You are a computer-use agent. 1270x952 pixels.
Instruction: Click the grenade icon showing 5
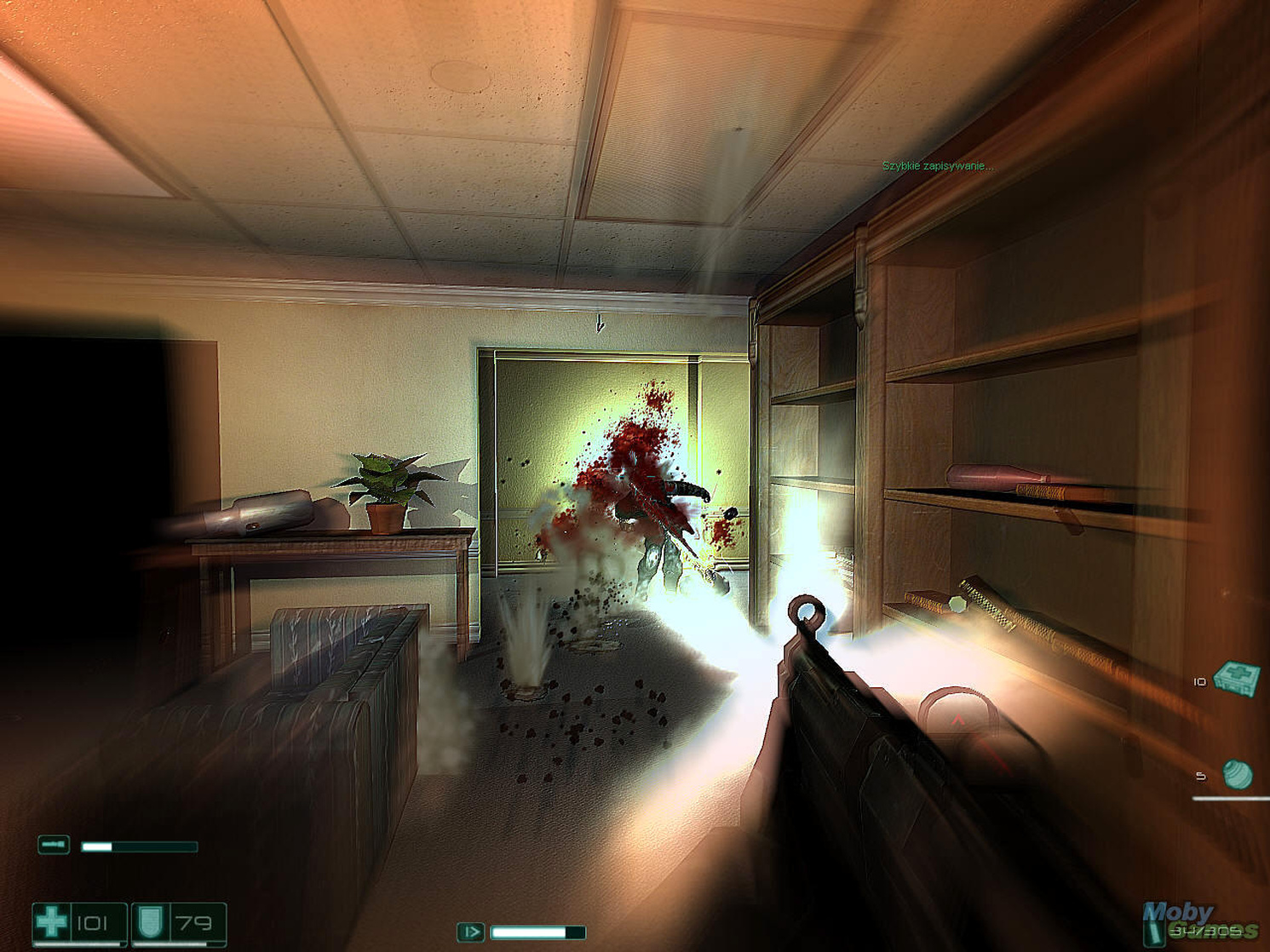(x=1239, y=775)
